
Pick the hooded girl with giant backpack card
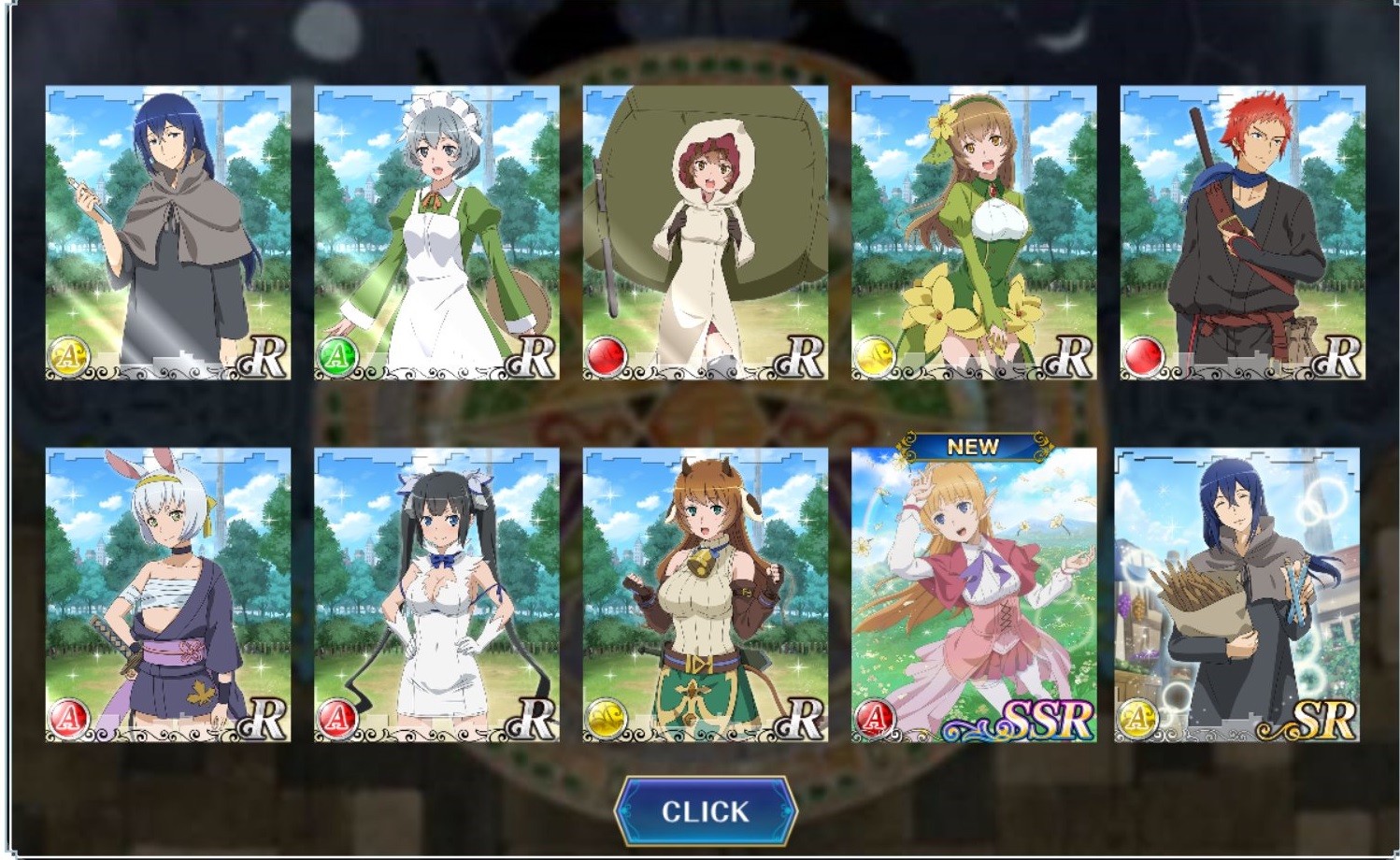coord(705,233)
